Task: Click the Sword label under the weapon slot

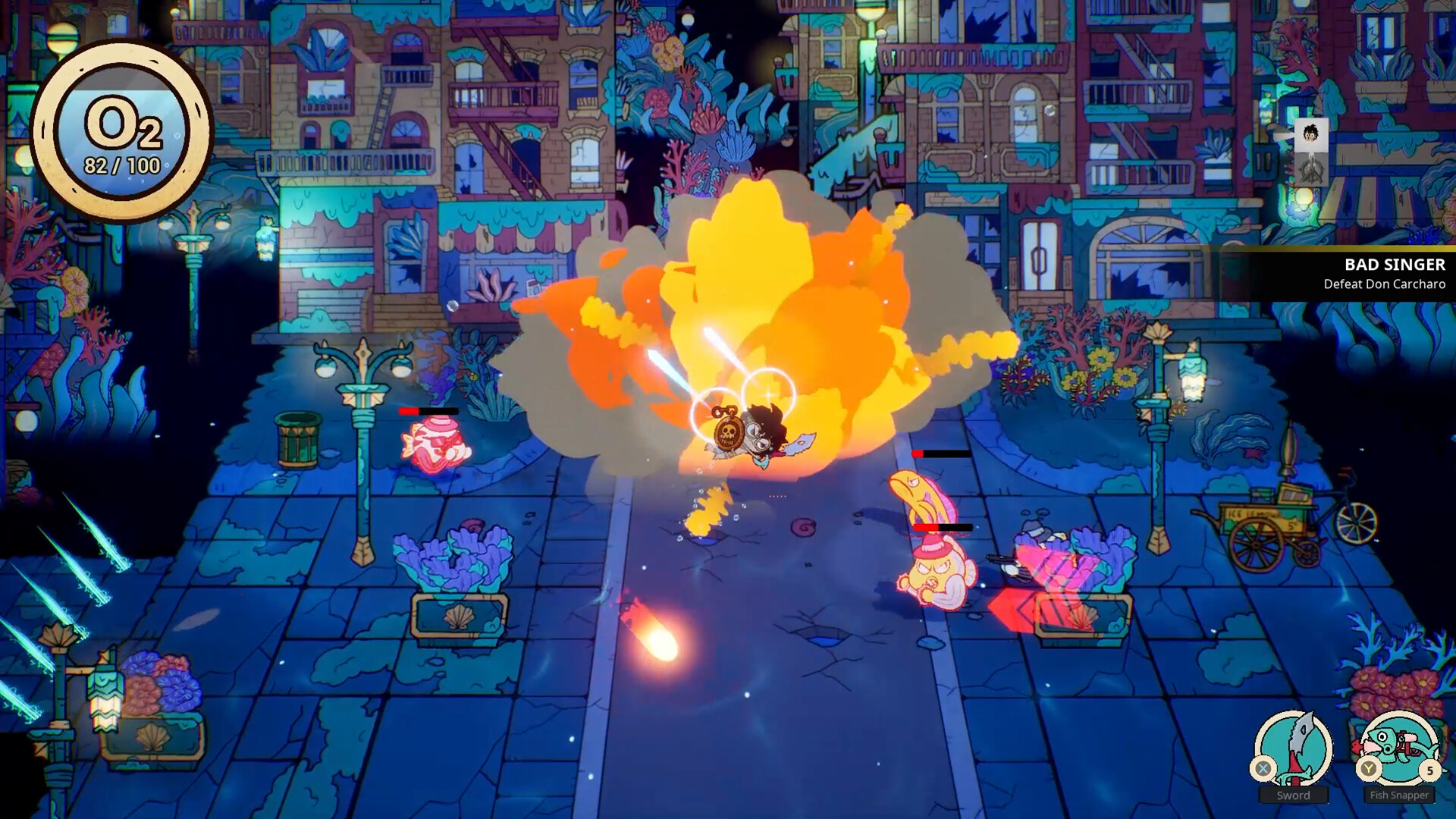Action: (x=1294, y=795)
